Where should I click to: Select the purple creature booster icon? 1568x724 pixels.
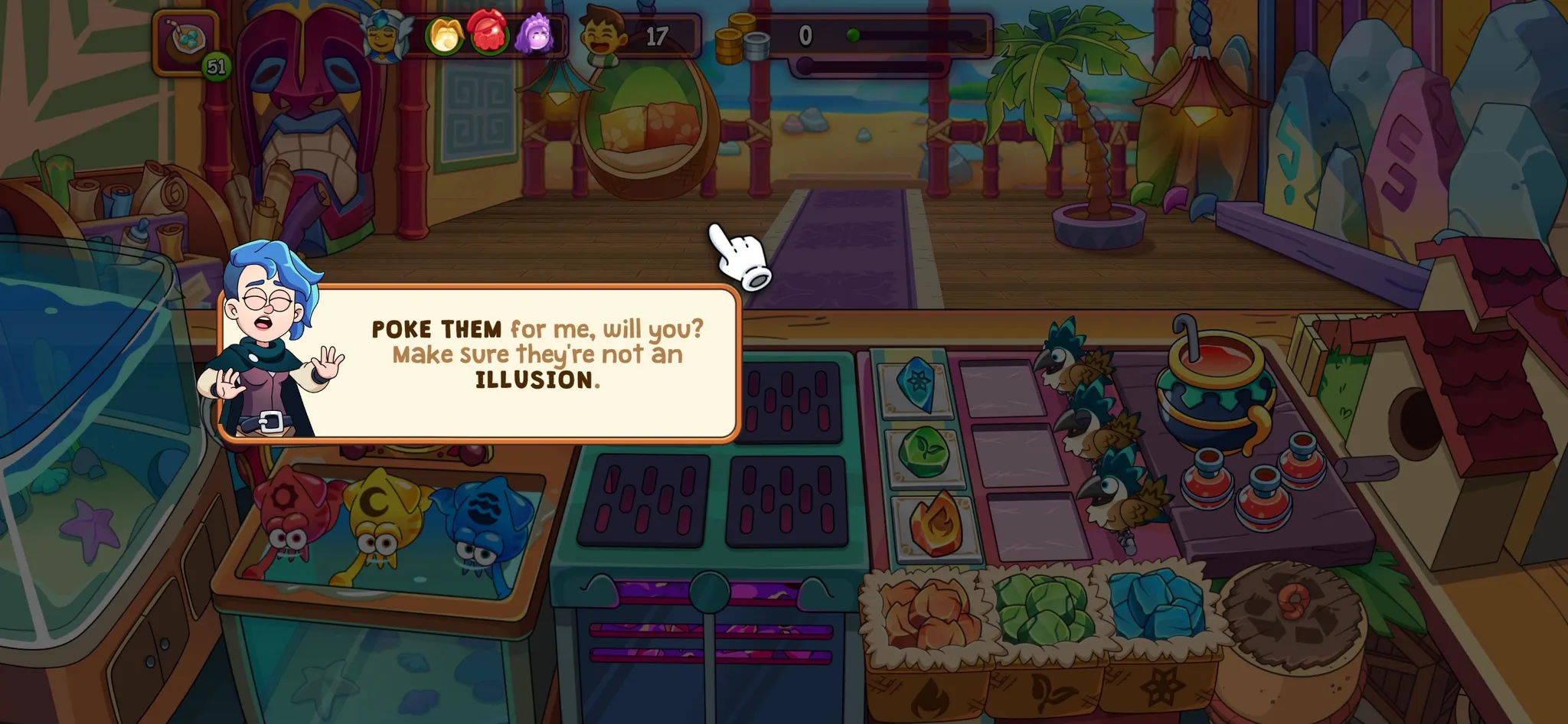point(534,34)
